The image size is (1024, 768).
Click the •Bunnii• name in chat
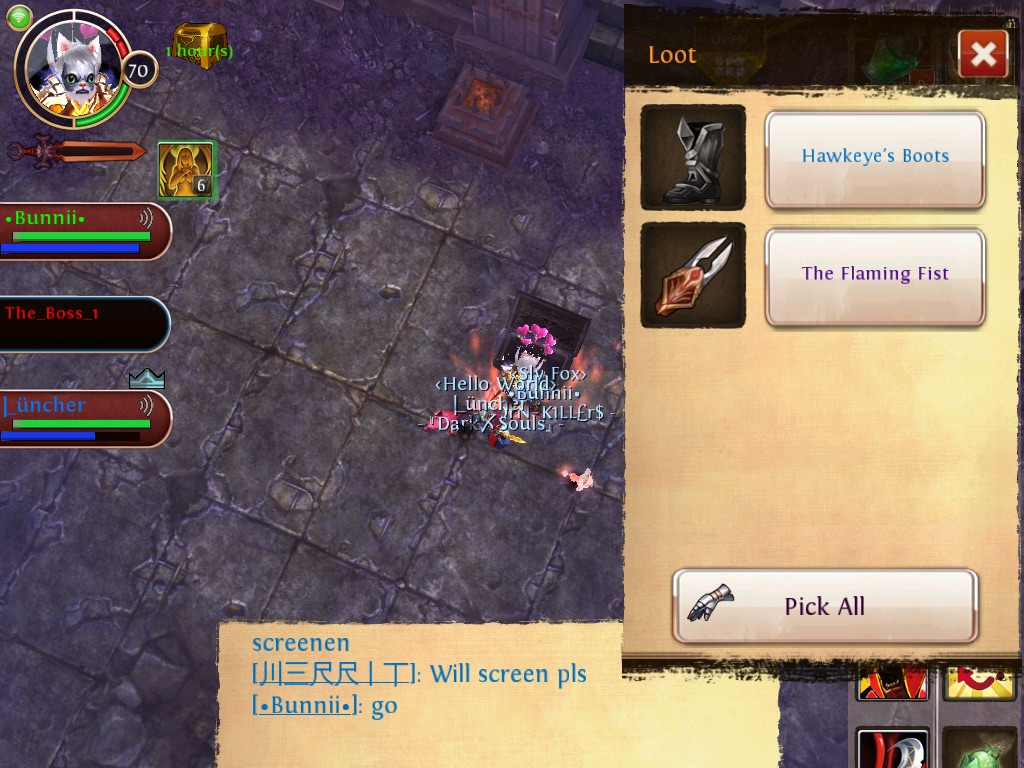[305, 705]
